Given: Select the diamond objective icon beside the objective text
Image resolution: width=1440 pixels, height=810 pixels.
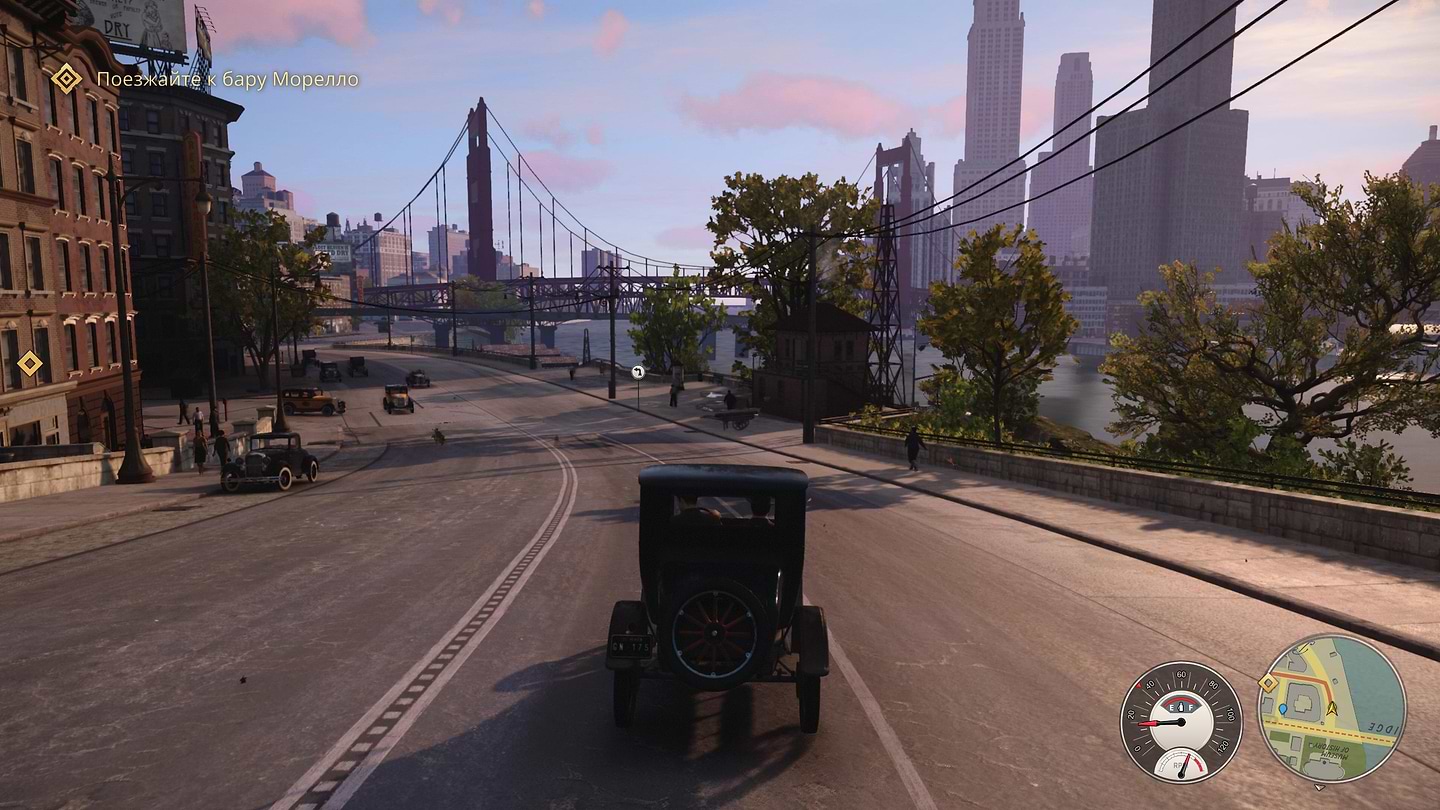Looking at the screenshot, I should [66, 78].
